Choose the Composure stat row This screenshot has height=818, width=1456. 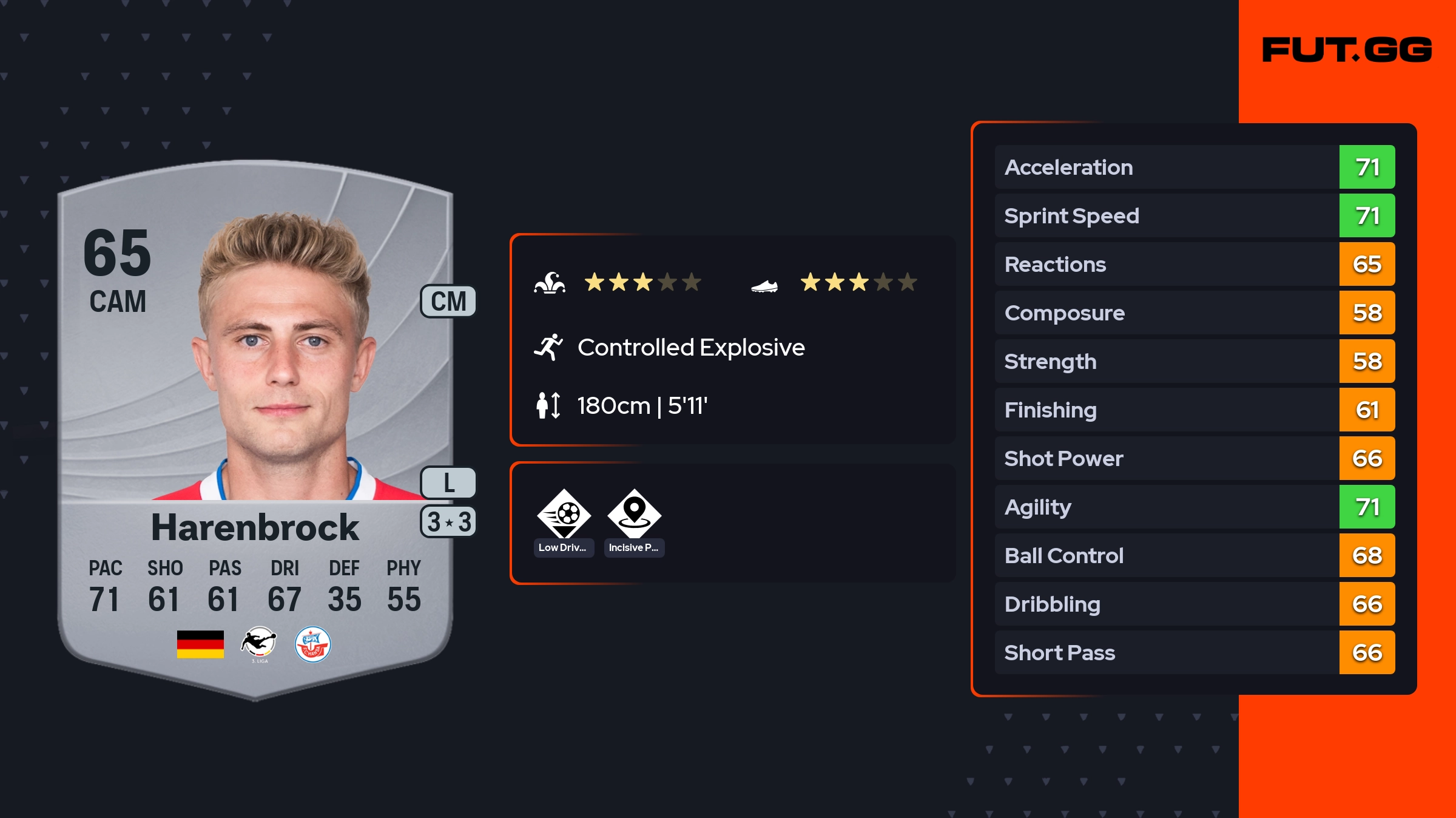1194,313
